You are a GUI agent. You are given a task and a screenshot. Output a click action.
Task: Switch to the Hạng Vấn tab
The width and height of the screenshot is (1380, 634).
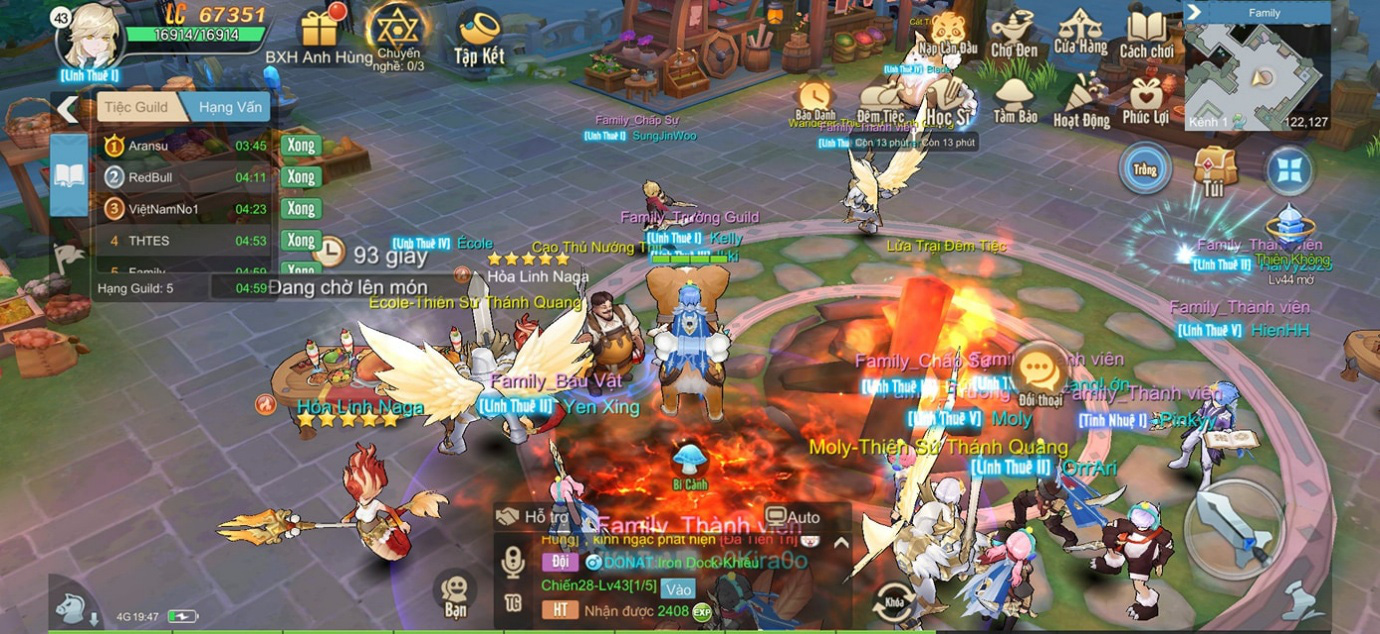229,108
